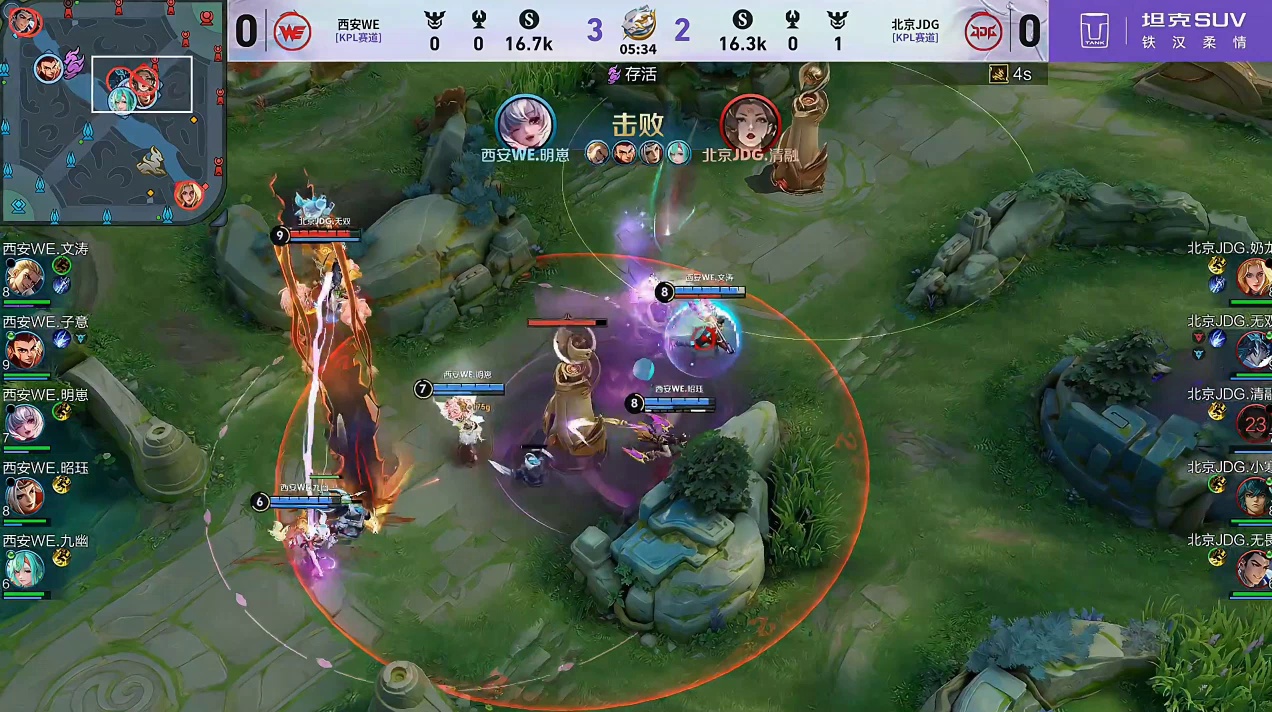Select 北京JDG.小麦's player portrait
The width and height of the screenshot is (1272, 712).
coord(1254,496)
